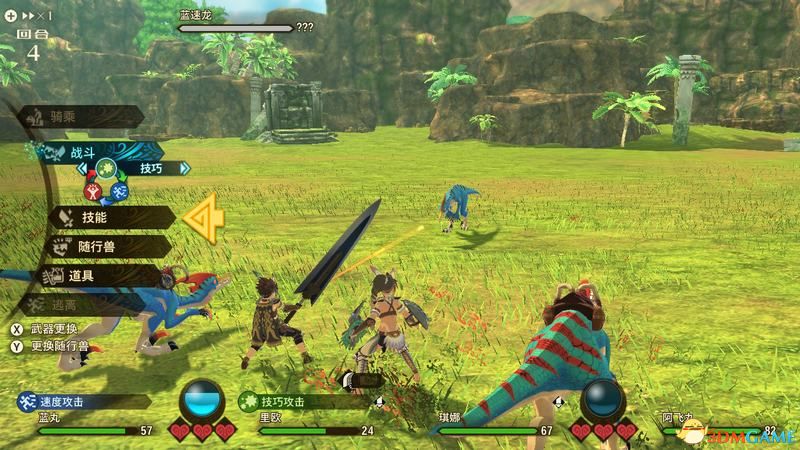
Task: Click the left arrow beside the attack type
Action: (84, 169)
